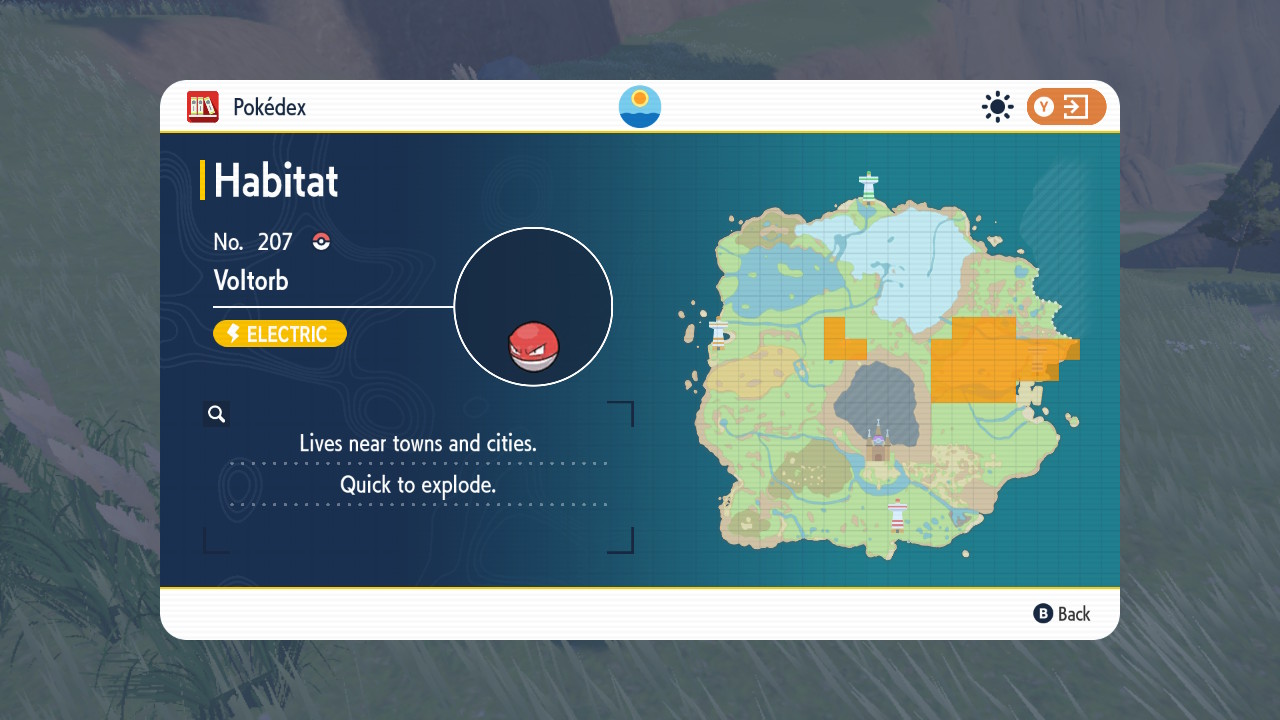Toggle the ELECTRIC type pill
Image resolution: width=1280 pixels, height=720 pixels.
[x=280, y=333]
